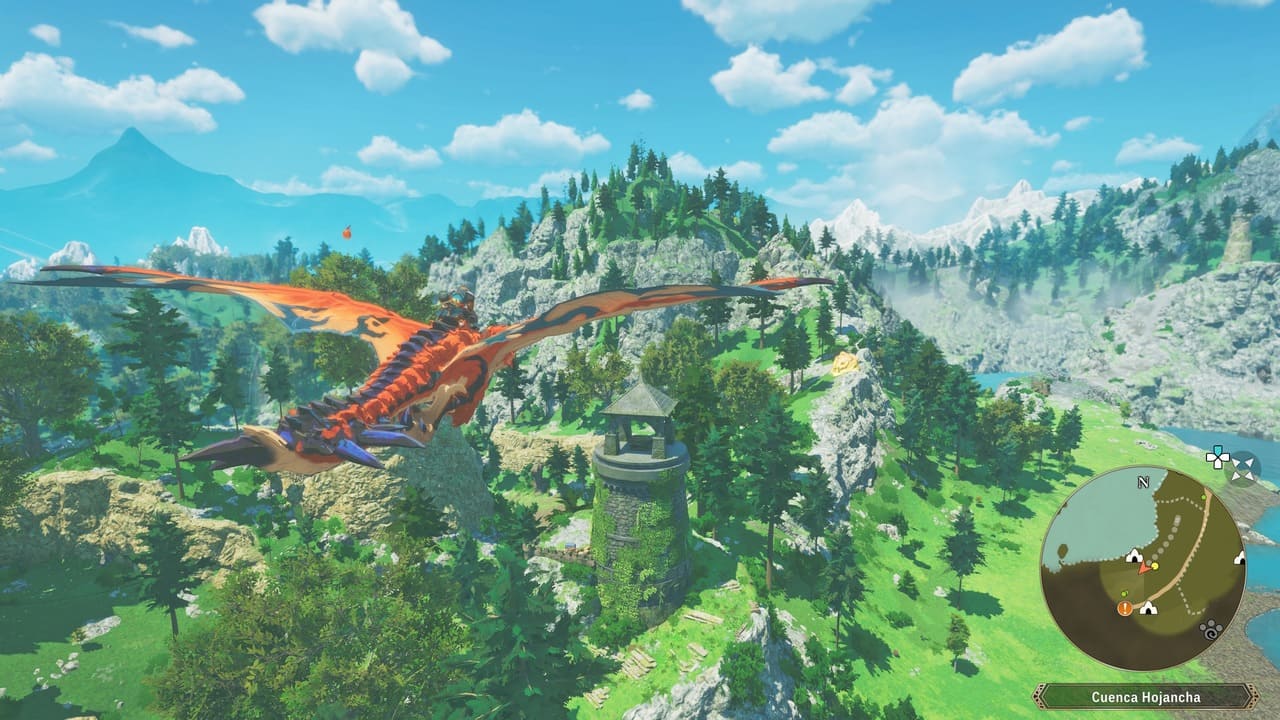Toggle the four-arrow expand map icon
This screenshot has height=720, width=1280.
click(x=1244, y=467)
